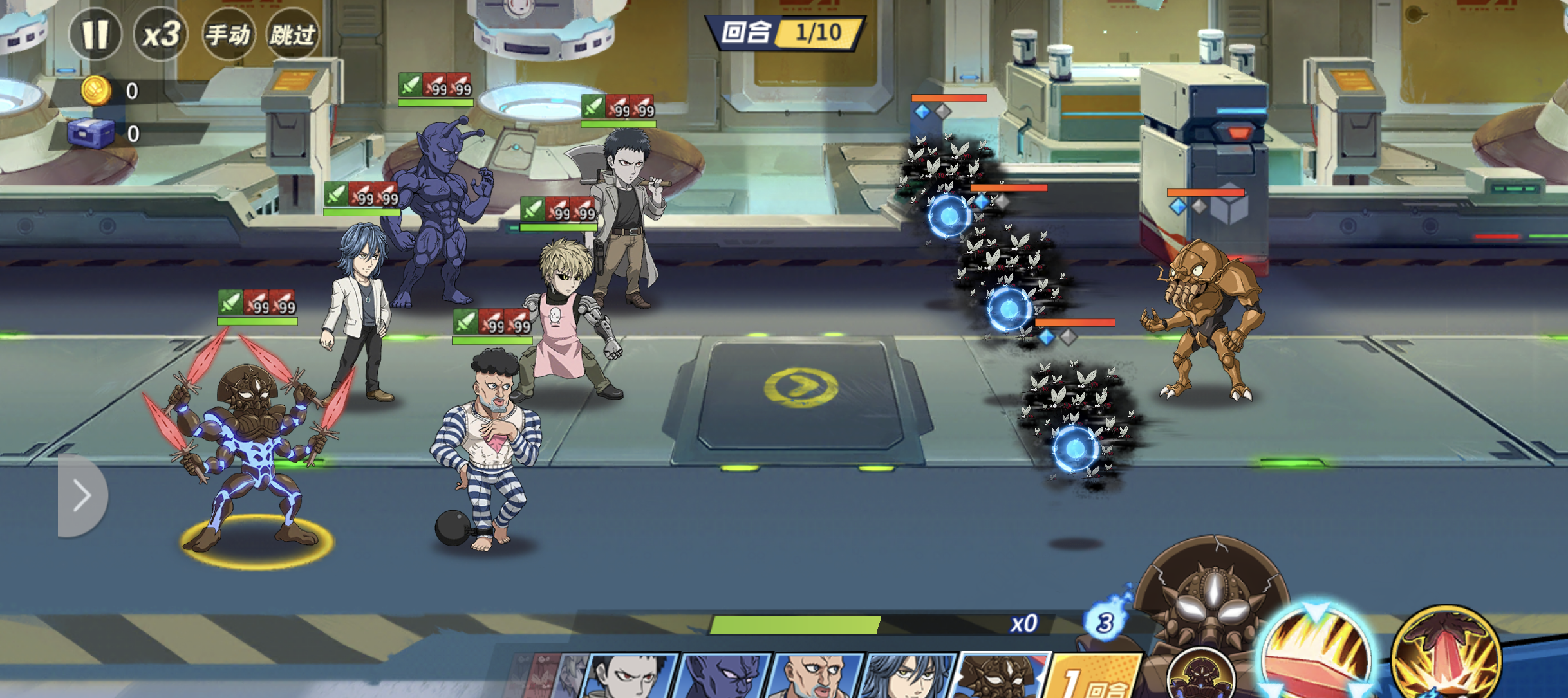1568x698 pixels.
Task: Tap the small glowing armored figure skill icon
Action: 1201,675
